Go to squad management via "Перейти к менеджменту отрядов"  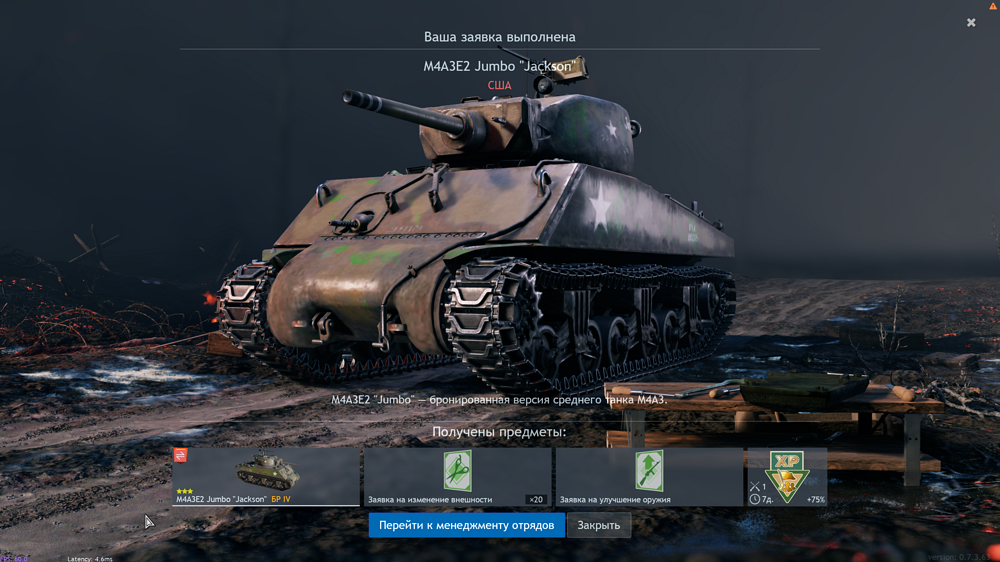click(466, 525)
